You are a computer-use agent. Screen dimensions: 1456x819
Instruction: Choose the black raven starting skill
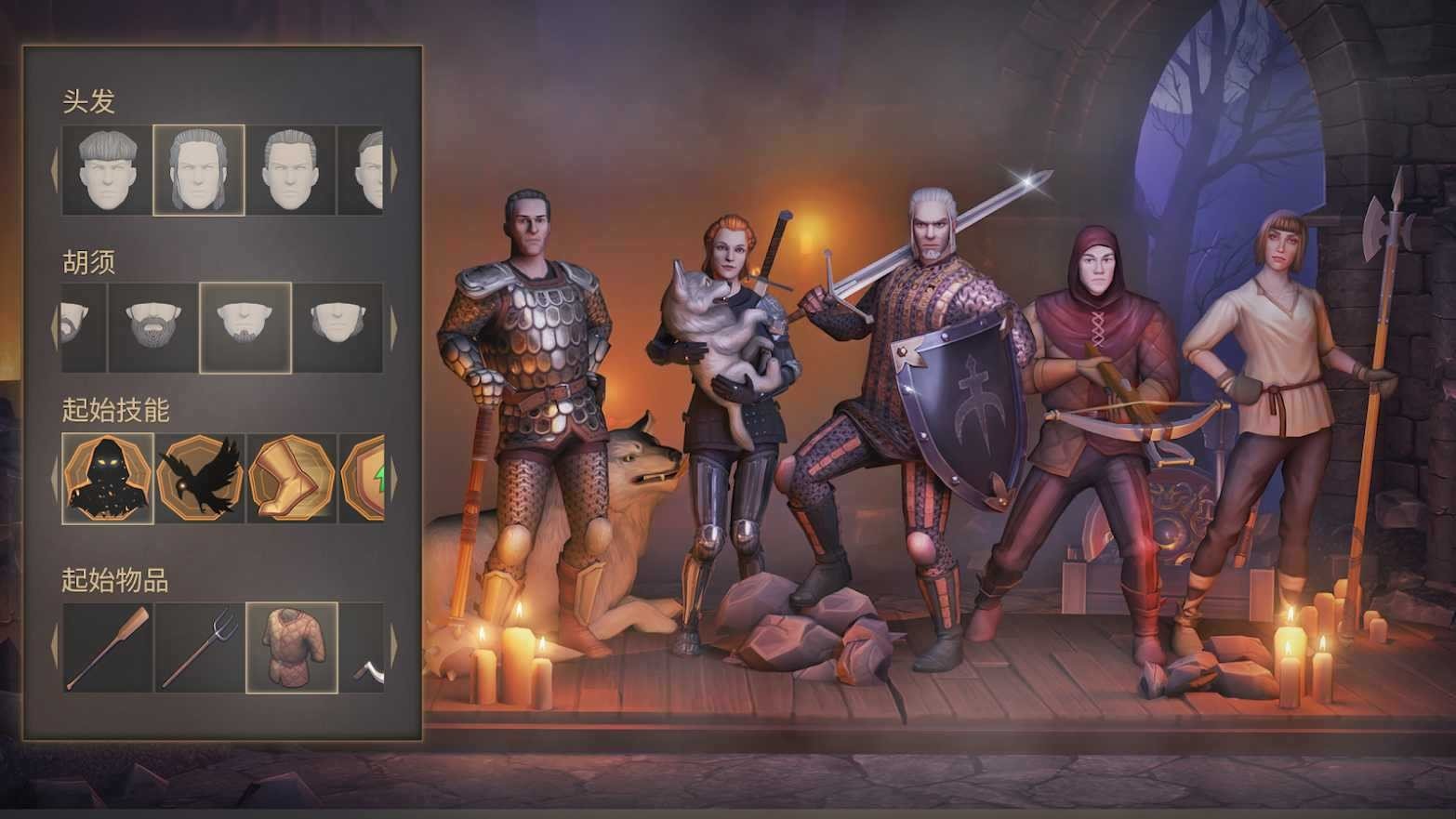pyautogui.click(x=199, y=478)
